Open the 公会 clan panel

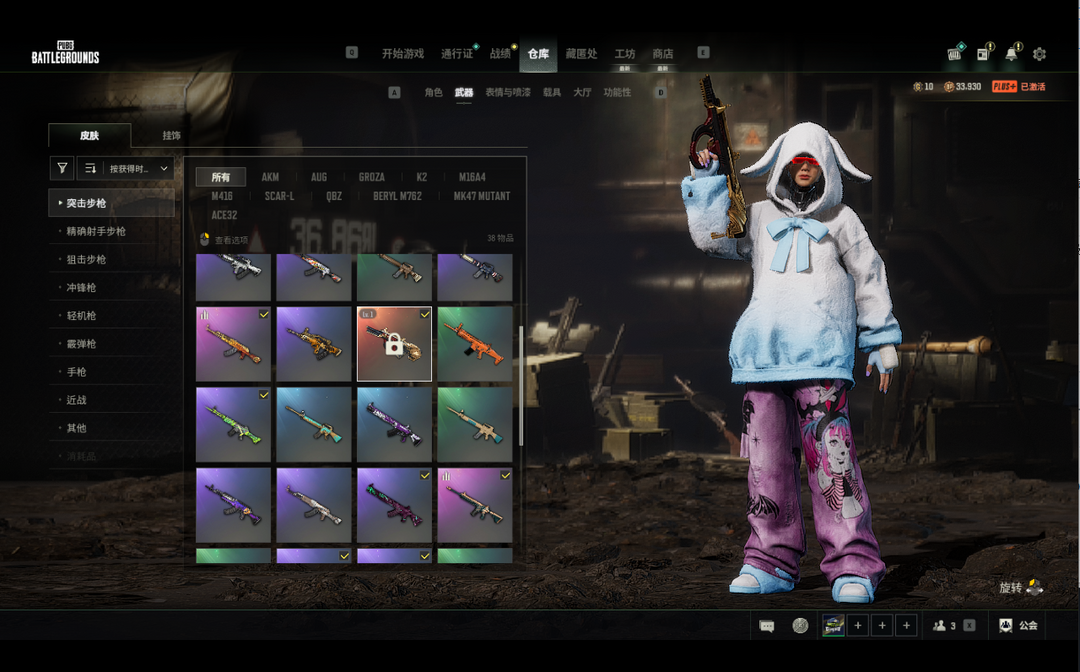1018,626
